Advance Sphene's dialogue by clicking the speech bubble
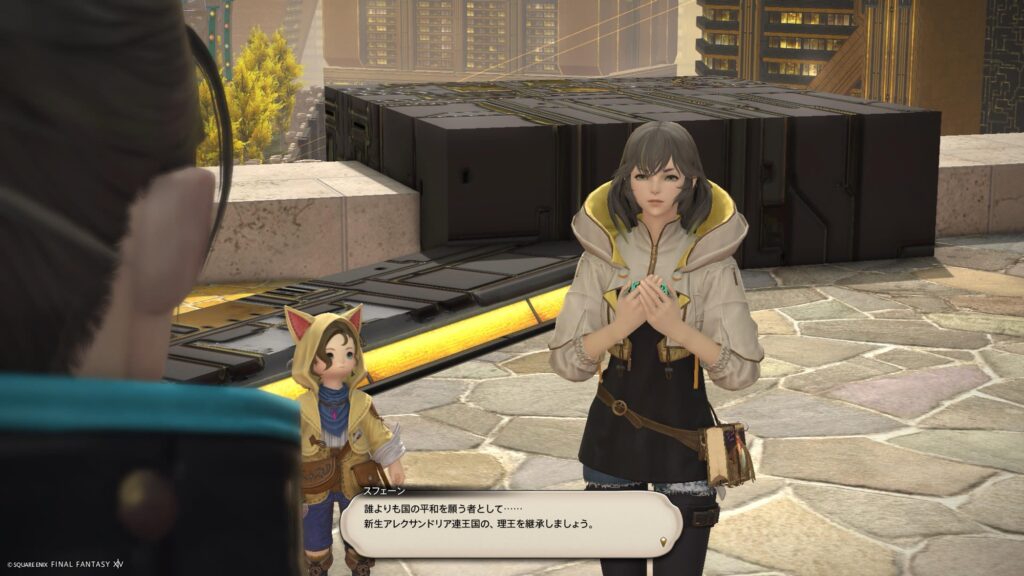This screenshot has width=1024, height=576. (x=510, y=522)
